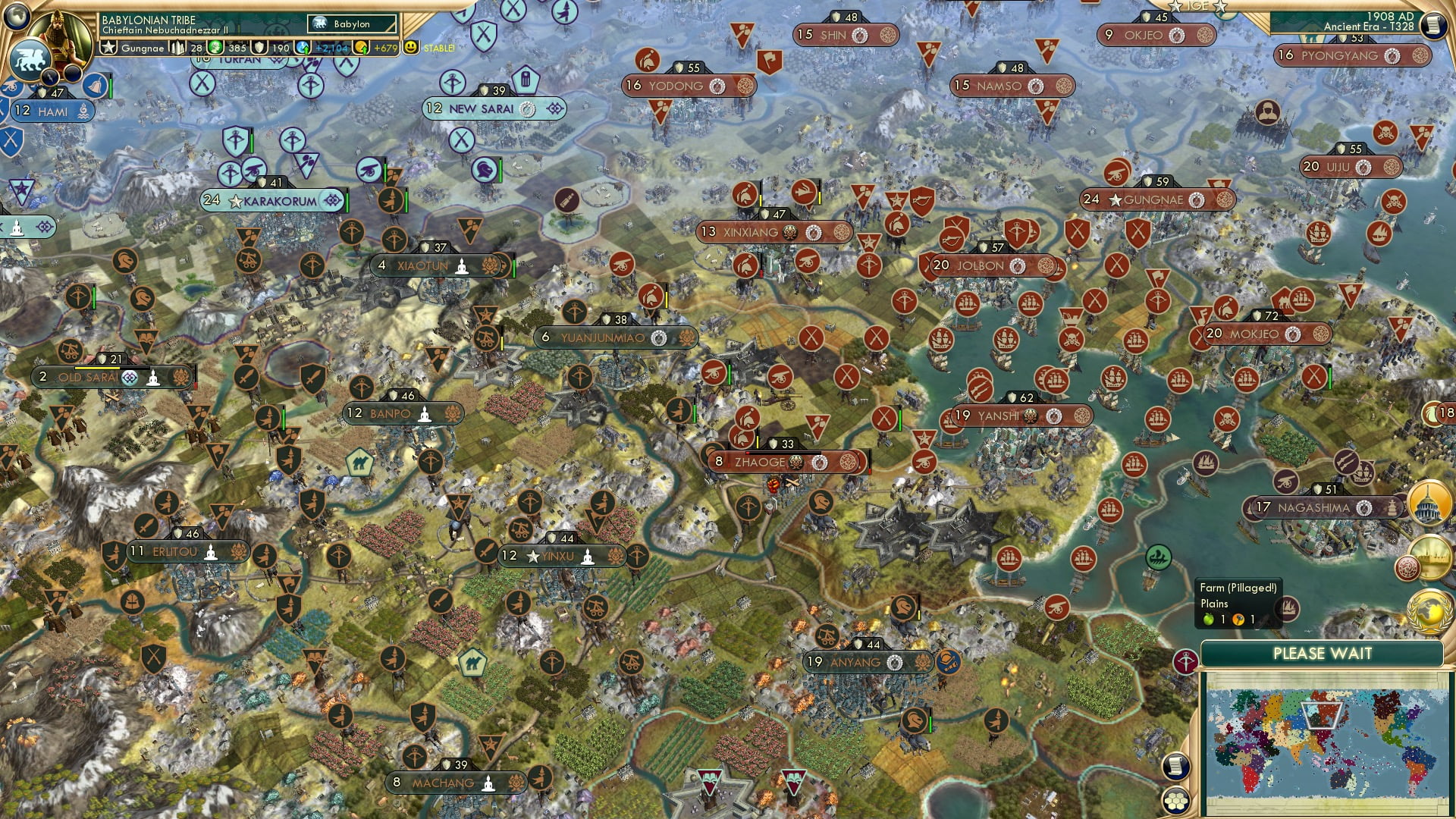Select the Anyang city banner
The image size is (1456, 819).
(867, 661)
